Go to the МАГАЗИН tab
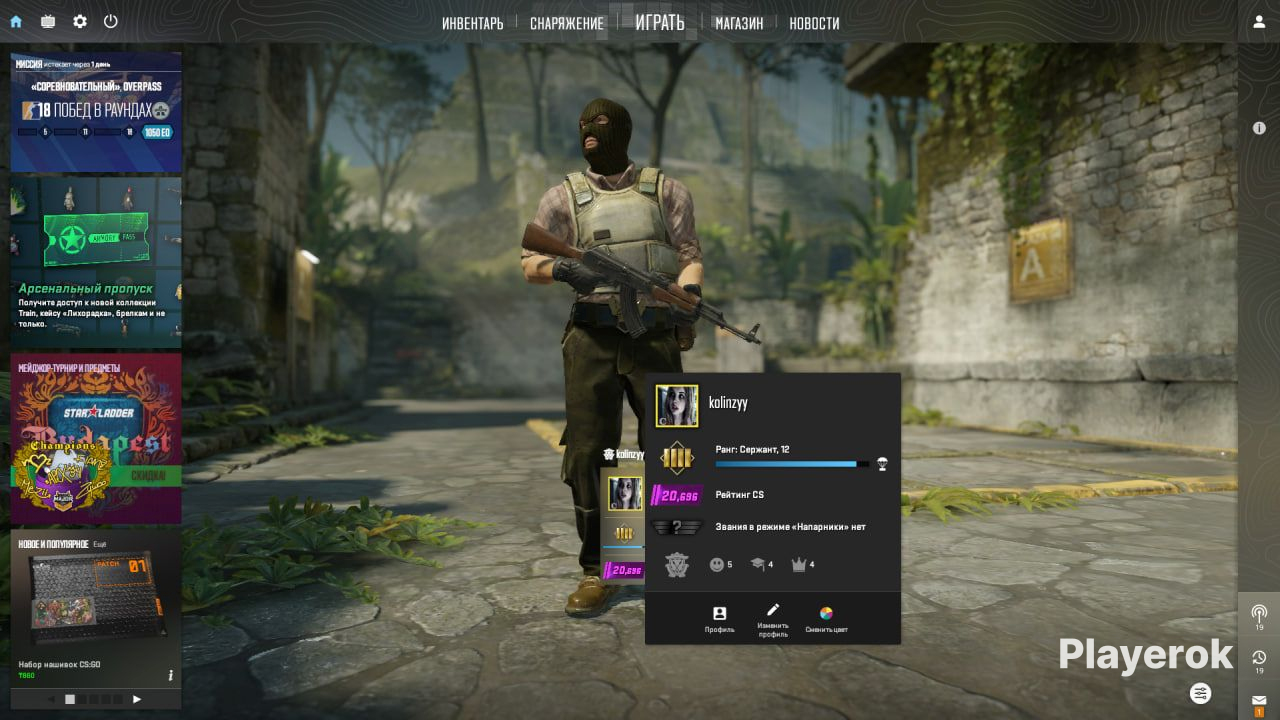The height and width of the screenshot is (720, 1280). [739, 23]
